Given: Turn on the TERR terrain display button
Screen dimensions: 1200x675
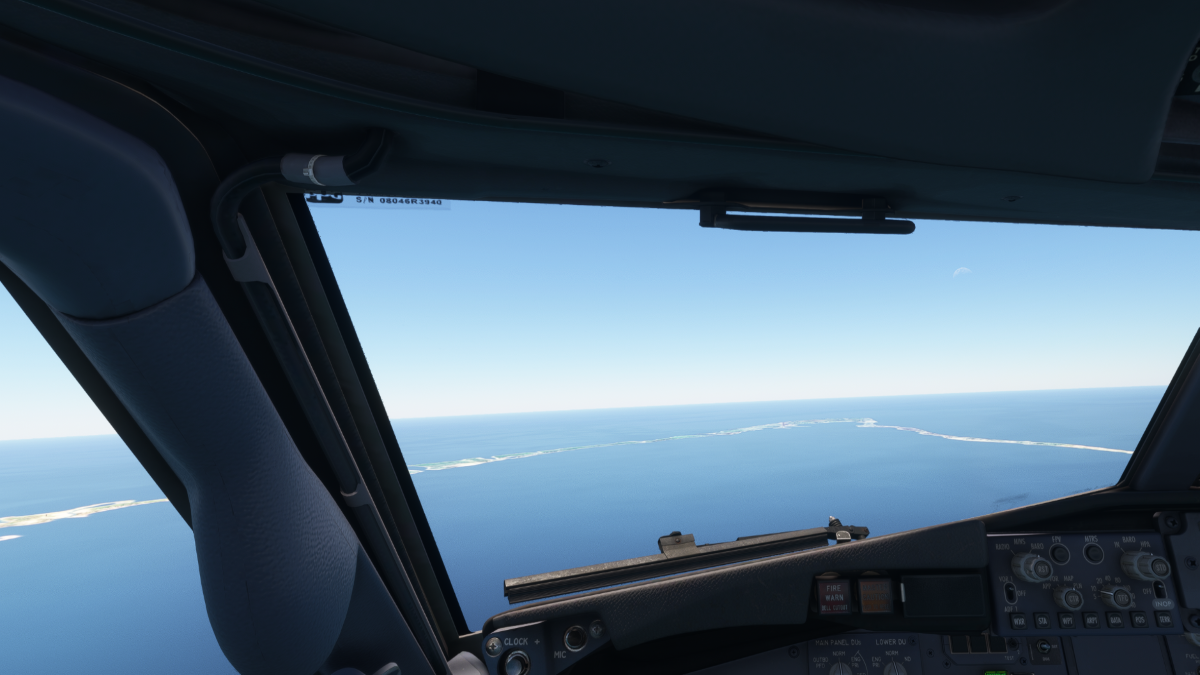Looking at the screenshot, I should click(x=1163, y=619).
